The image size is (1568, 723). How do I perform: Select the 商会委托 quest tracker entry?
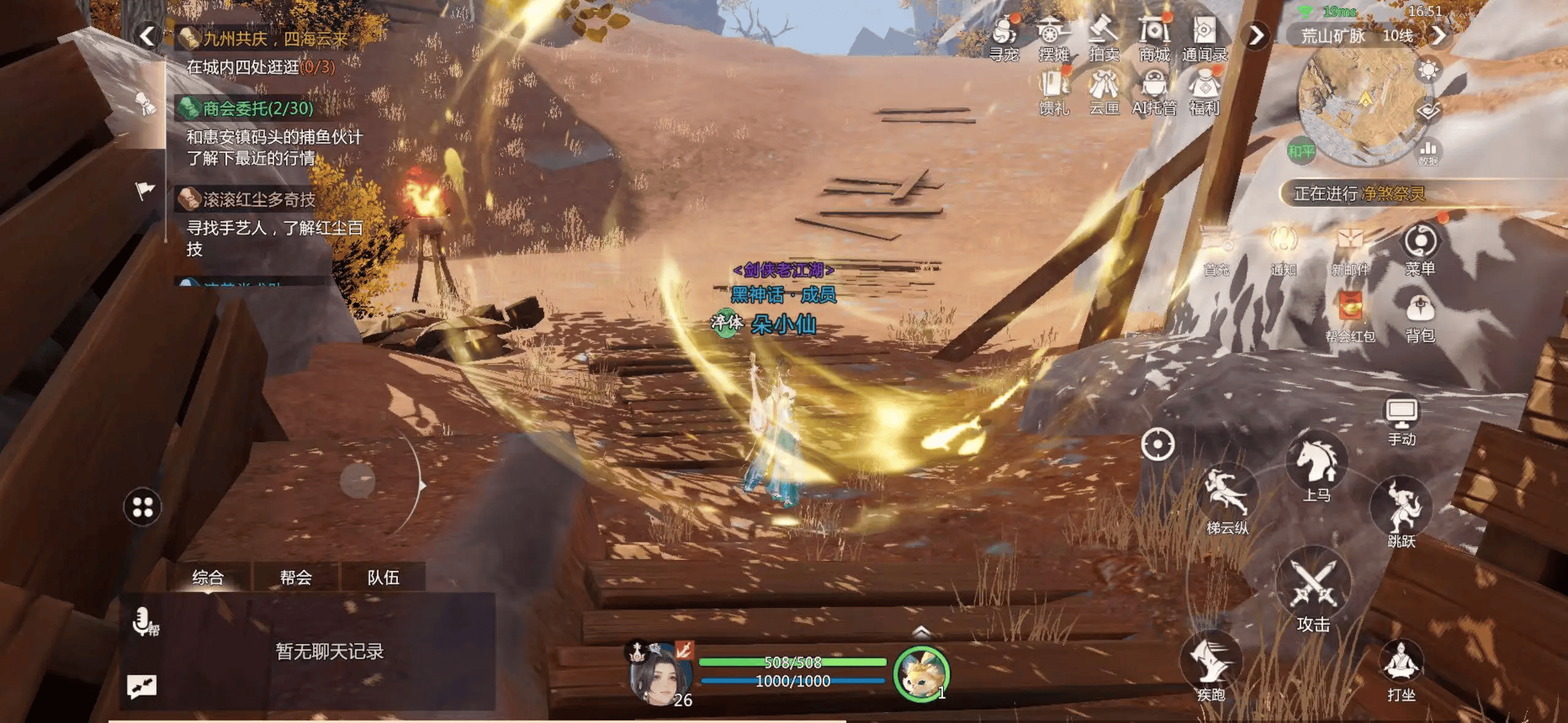click(x=258, y=109)
